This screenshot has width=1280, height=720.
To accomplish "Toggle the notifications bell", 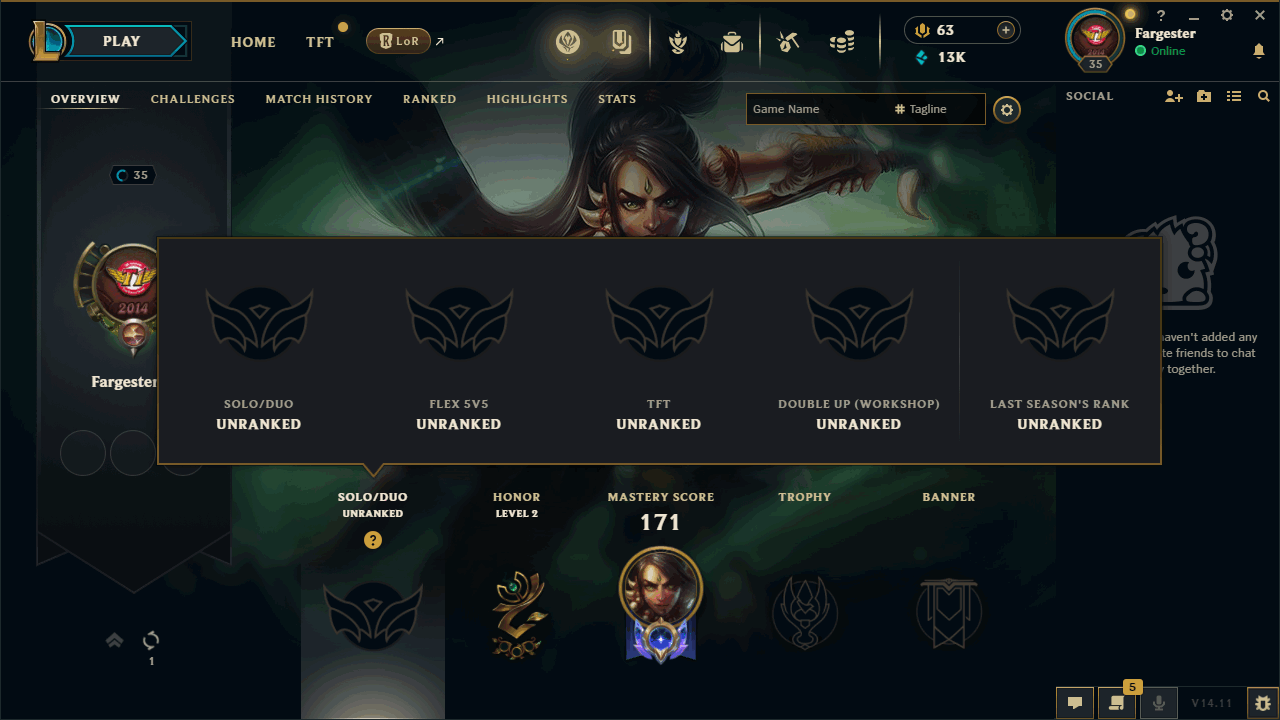I will [1259, 51].
